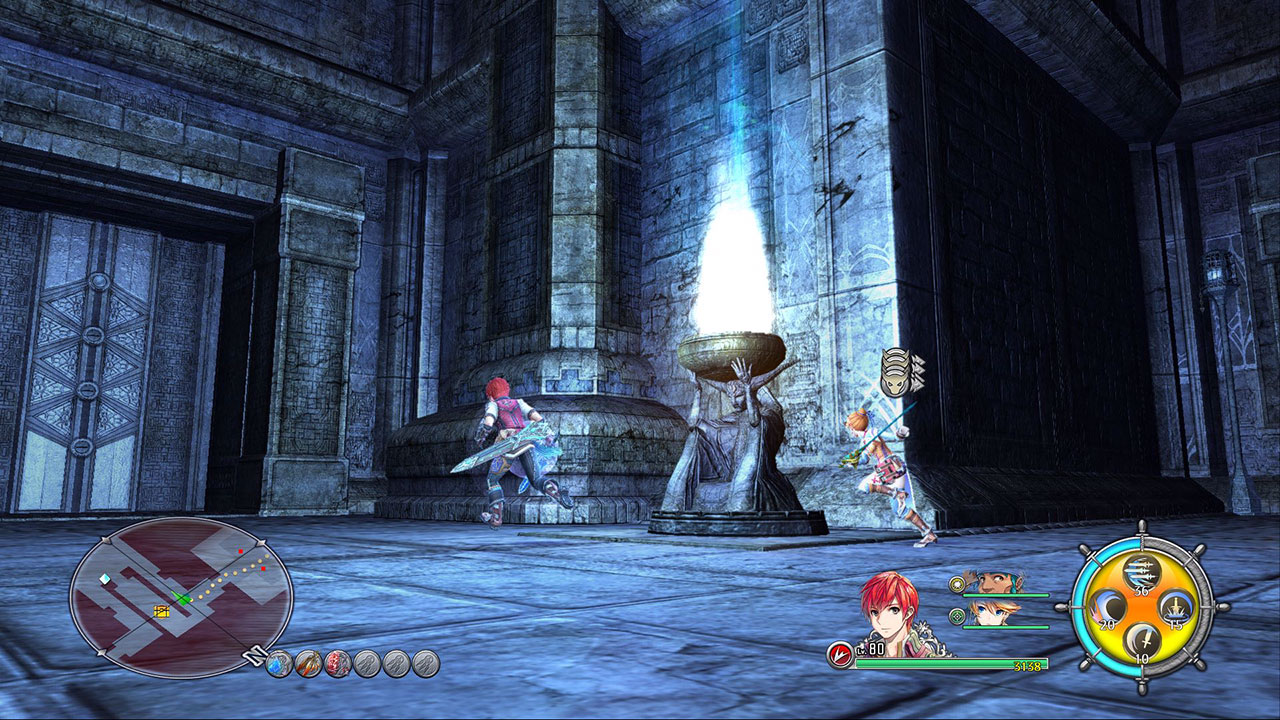Select the red-haired leader portrait
Screen dimensions: 1280x720
click(890, 614)
